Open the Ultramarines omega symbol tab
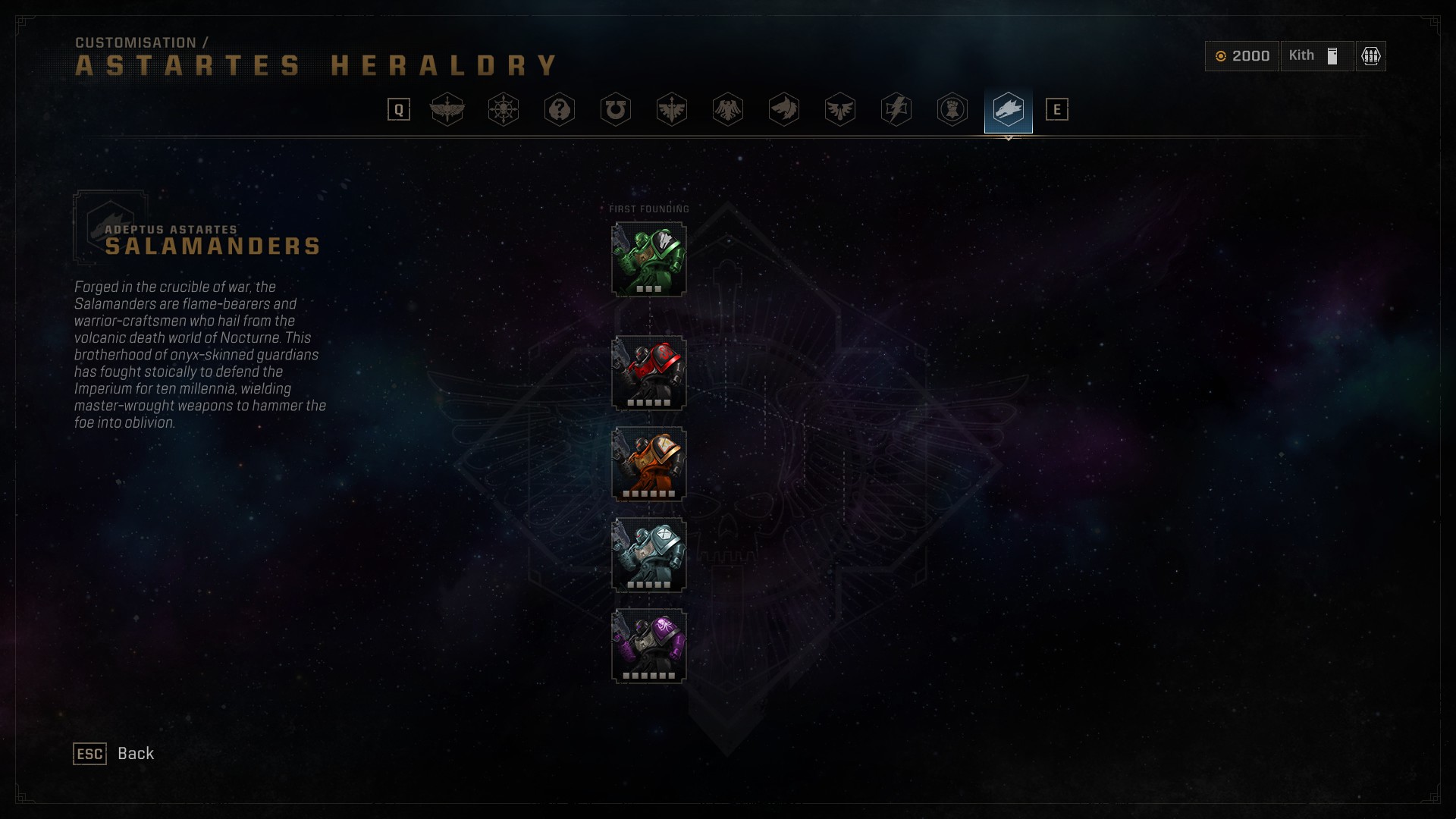The width and height of the screenshot is (1456, 819). coord(616,110)
